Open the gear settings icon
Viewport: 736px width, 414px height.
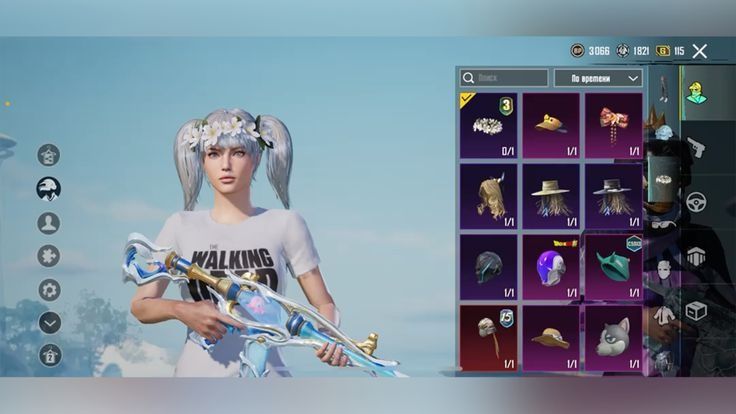(49, 289)
